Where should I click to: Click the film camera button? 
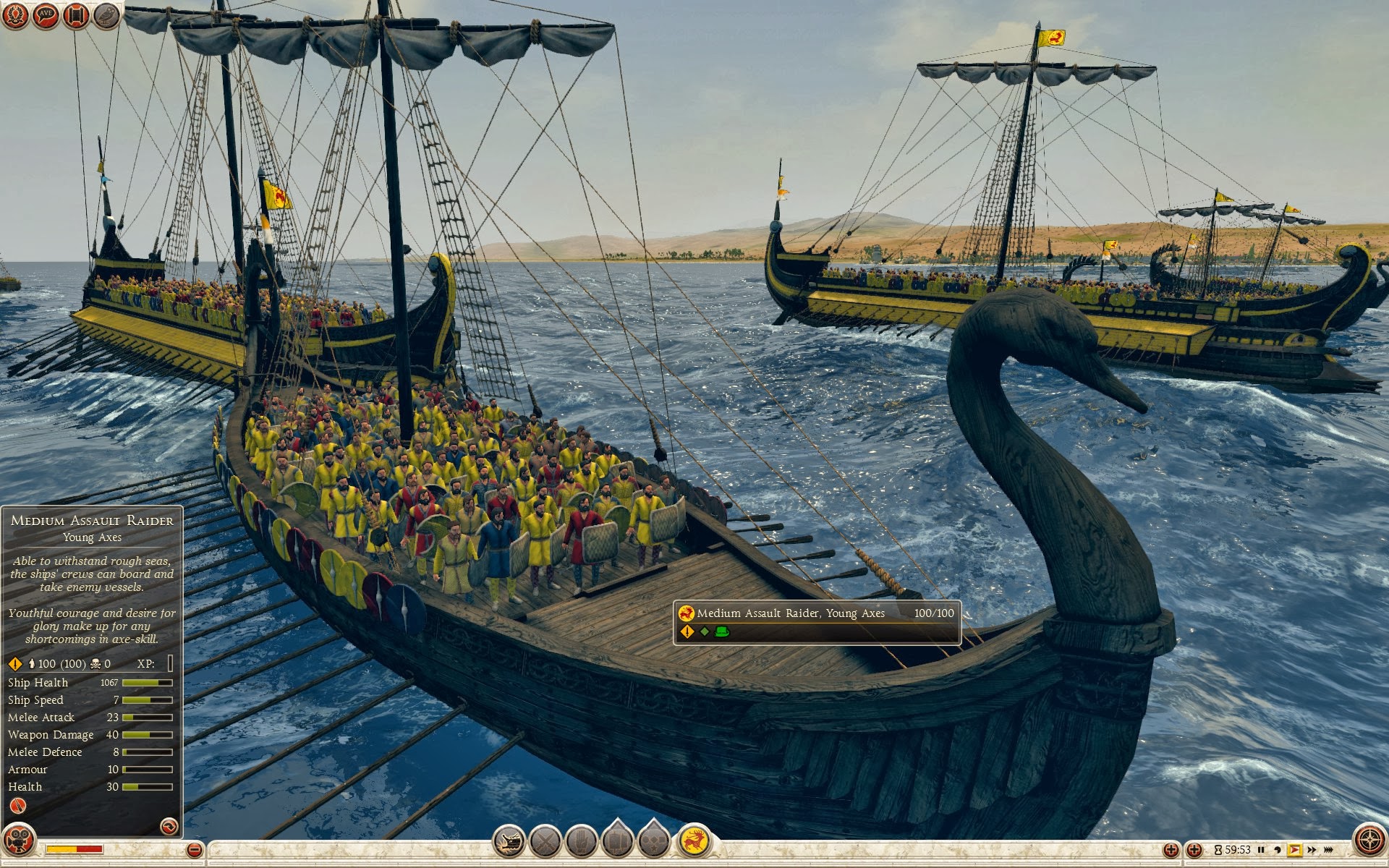click(x=19, y=841)
